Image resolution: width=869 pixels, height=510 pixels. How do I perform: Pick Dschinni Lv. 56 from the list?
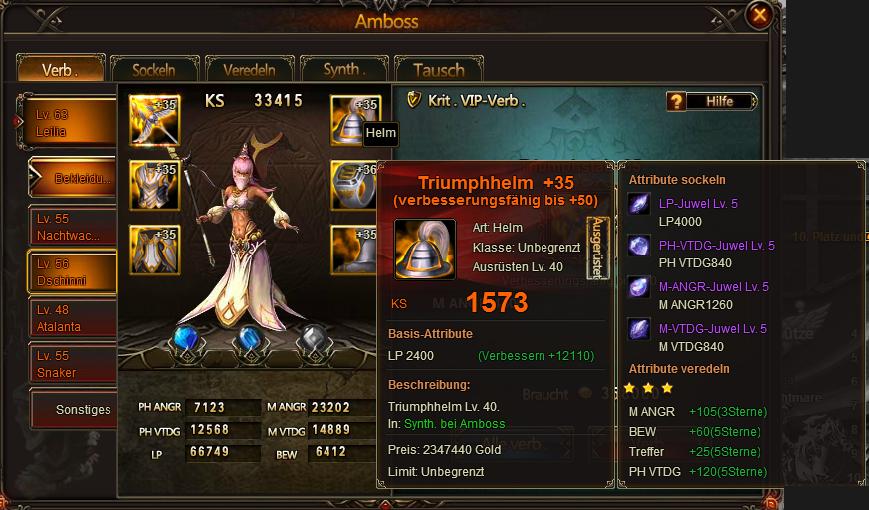(x=72, y=272)
